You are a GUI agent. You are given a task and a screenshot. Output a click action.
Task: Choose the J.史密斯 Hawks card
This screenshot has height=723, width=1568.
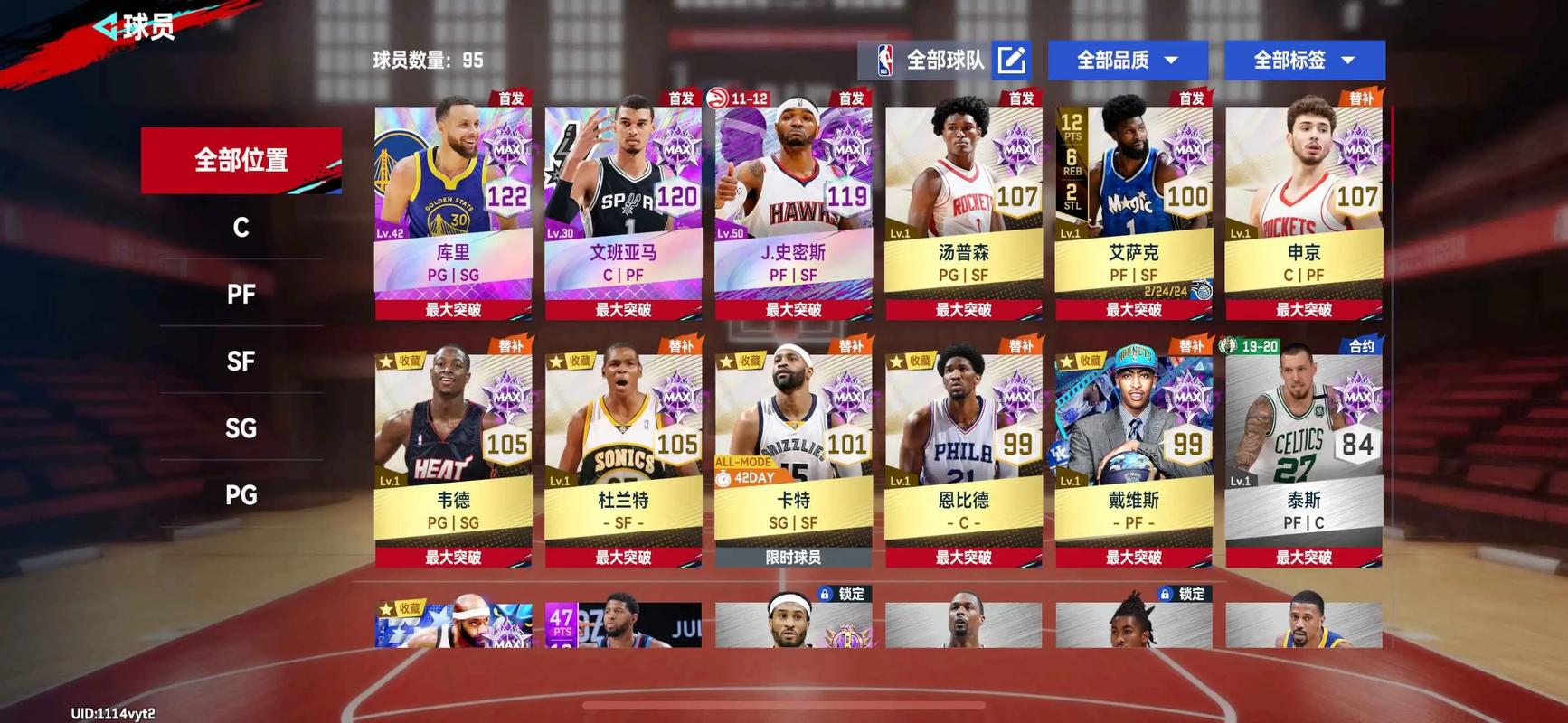(793, 208)
